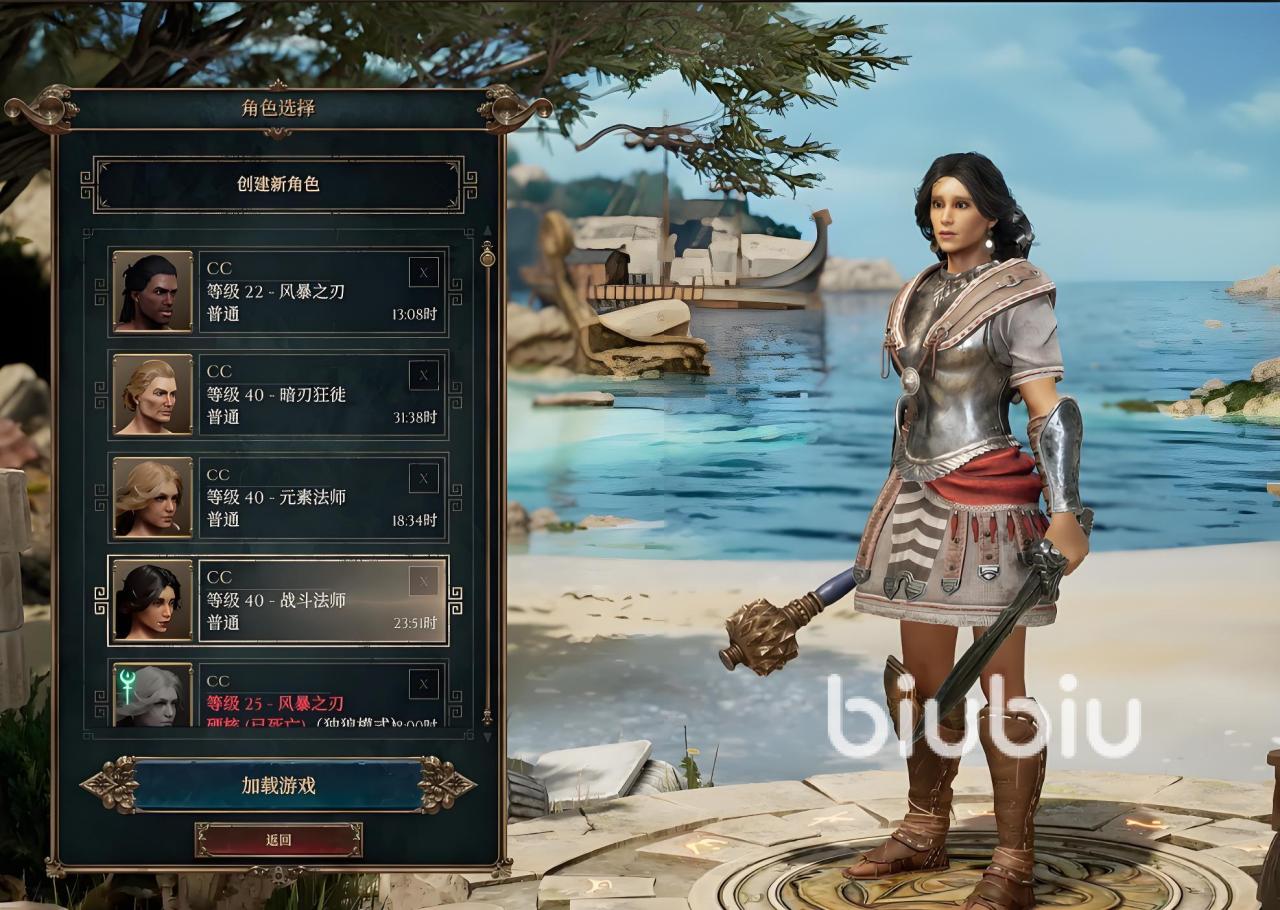Delete the 战斗法师 character with X
Image resolution: width=1280 pixels, height=910 pixels.
423,581
